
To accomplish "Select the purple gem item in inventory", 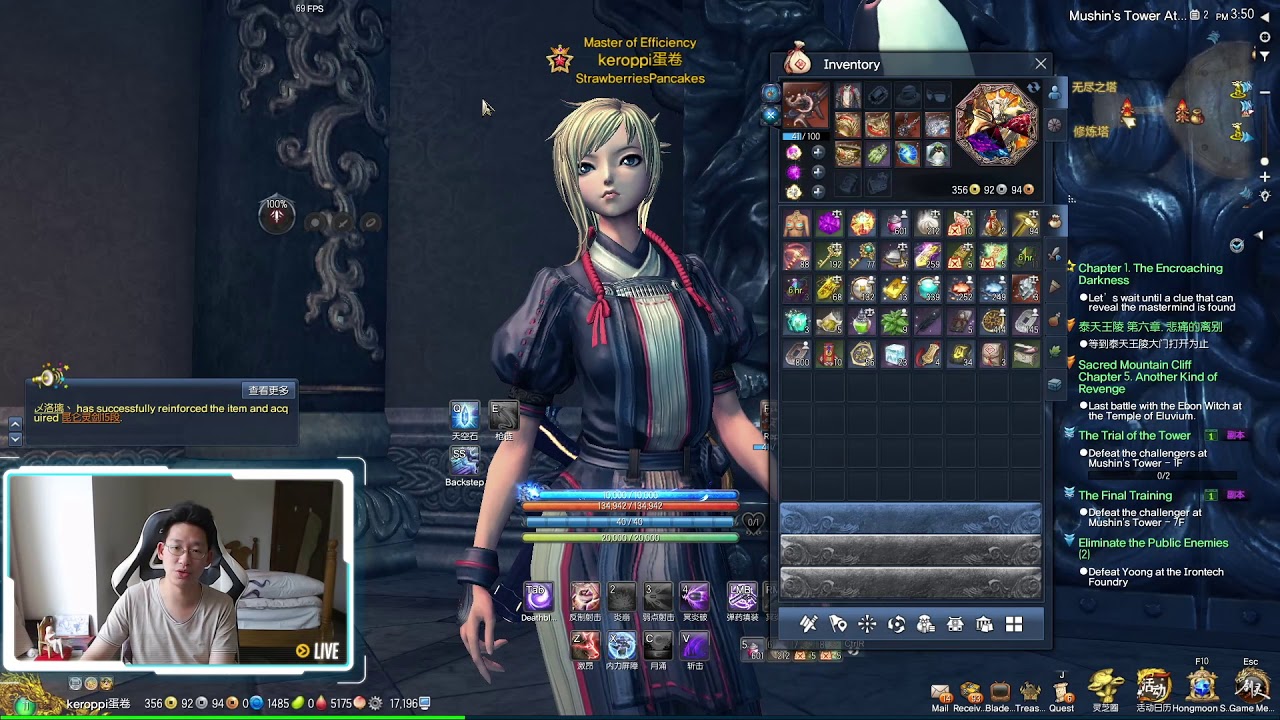I will pyautogui.click(x=829, y=223).
